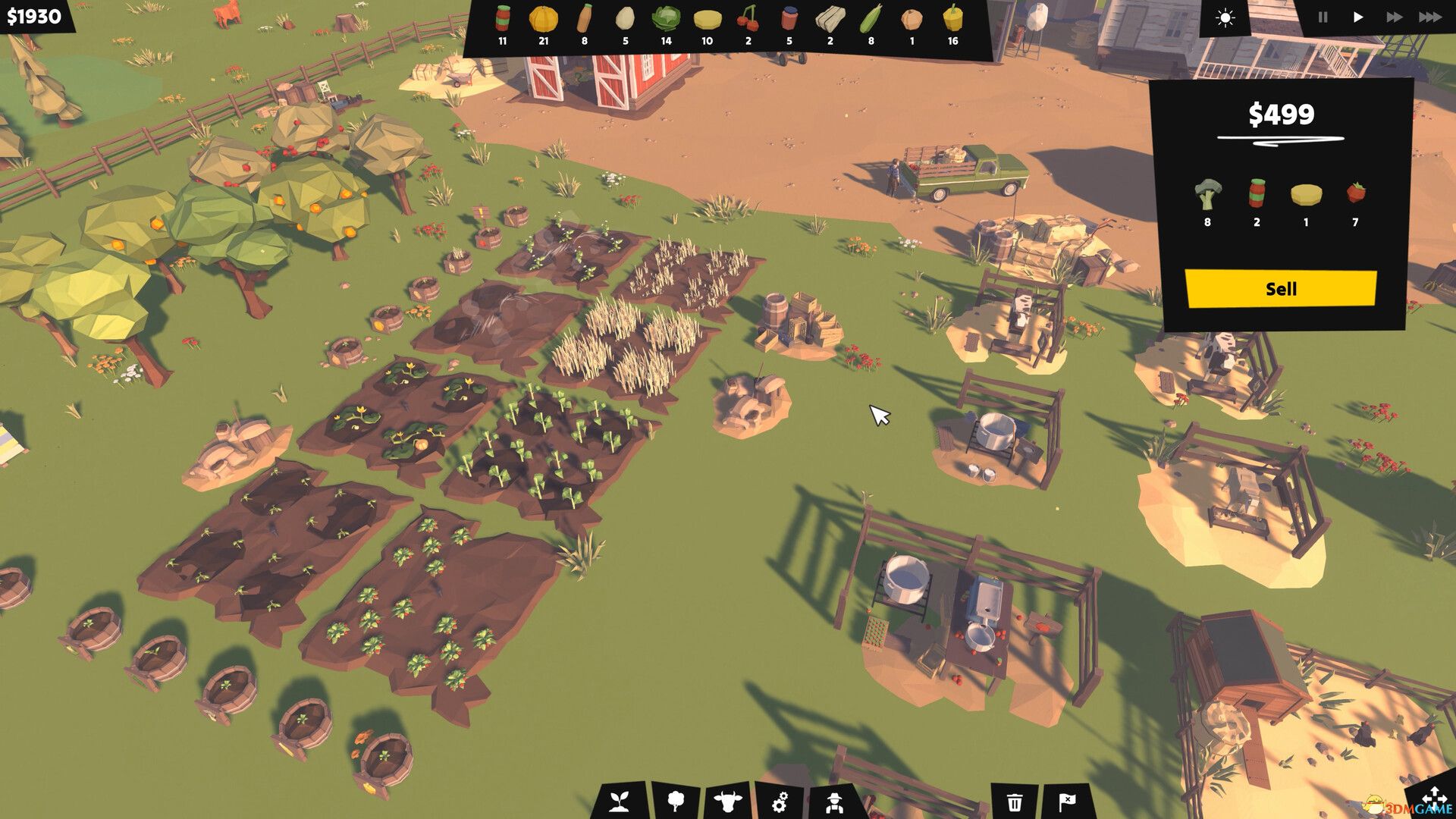Set game speed to normal play

point(1358,17)
